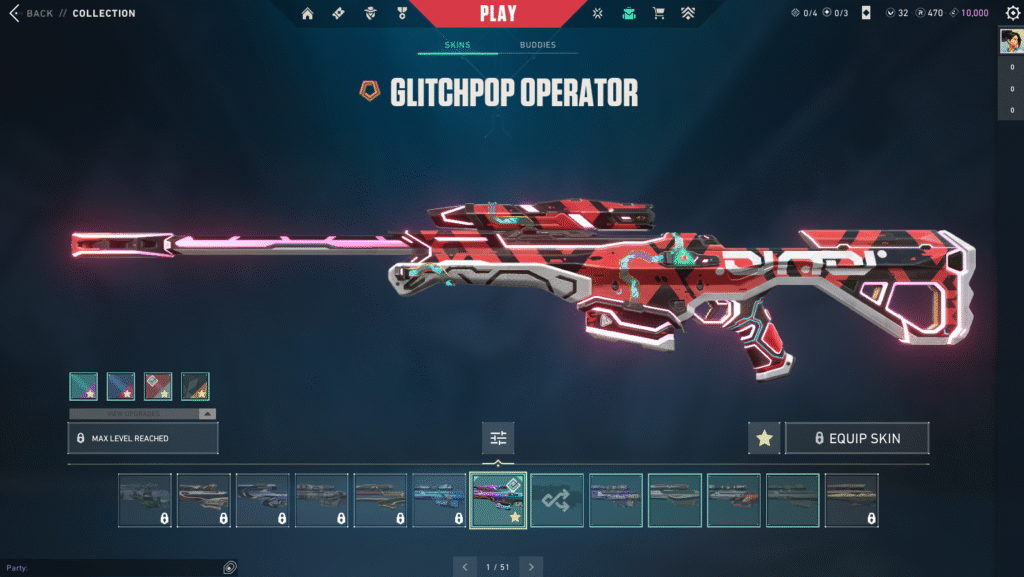Select the highlighted Glitchpop Operator thumbnail
The image size is (1024, 577).
498,499
